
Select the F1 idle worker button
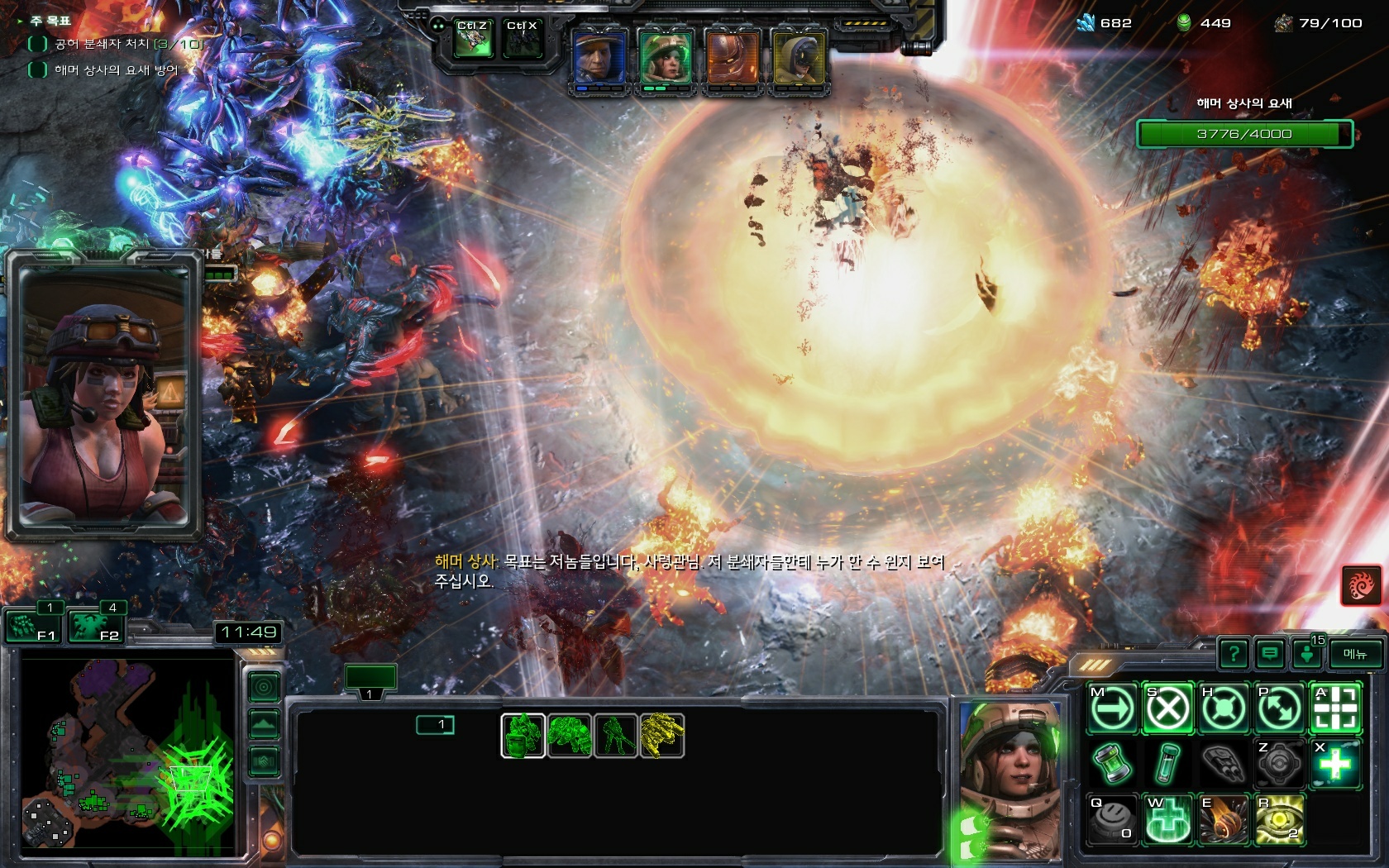(34, 626)
